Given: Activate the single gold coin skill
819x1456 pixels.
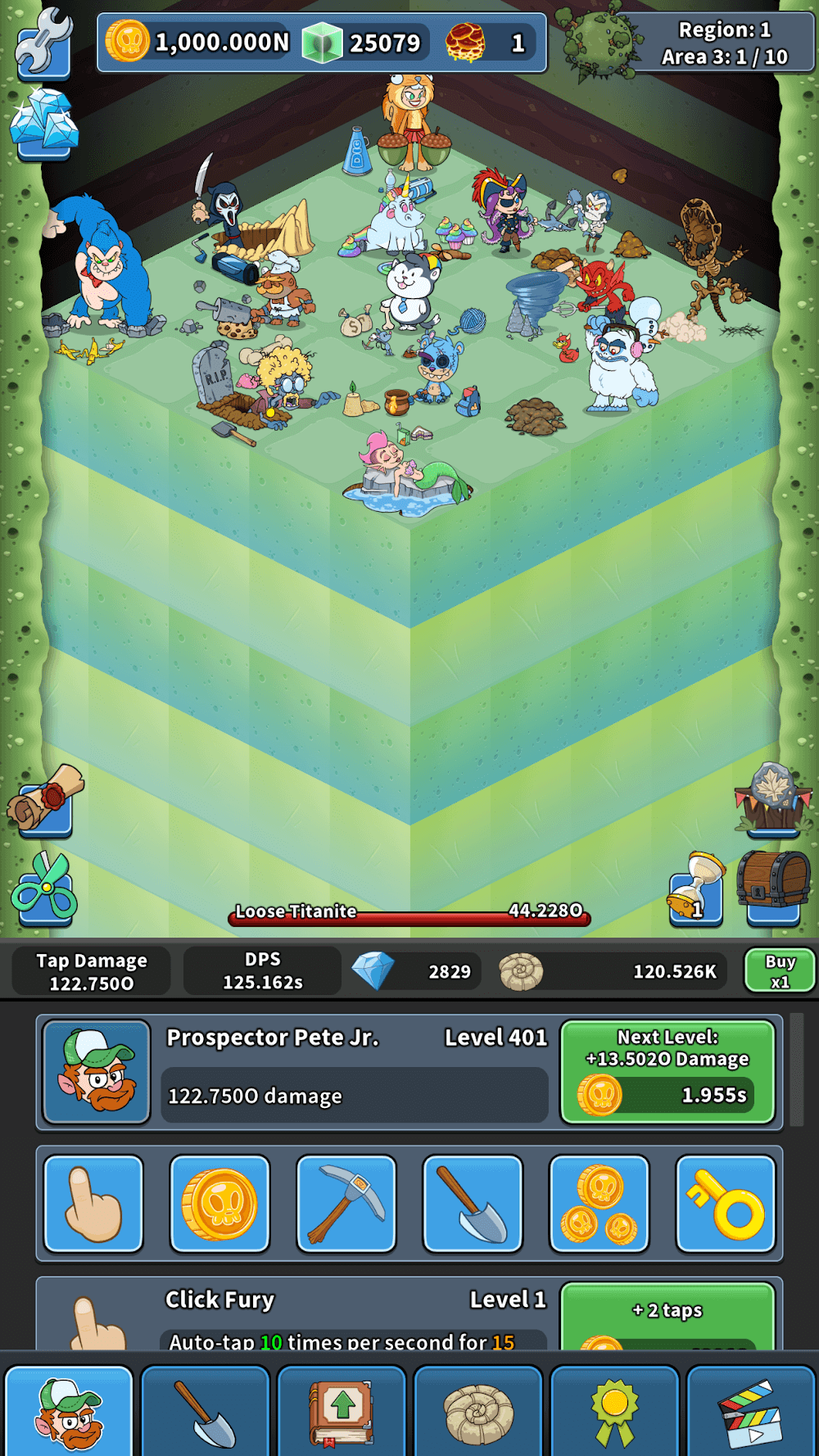Looking at the screenshot, I should pyautogui.click(x=219, y=1204).
